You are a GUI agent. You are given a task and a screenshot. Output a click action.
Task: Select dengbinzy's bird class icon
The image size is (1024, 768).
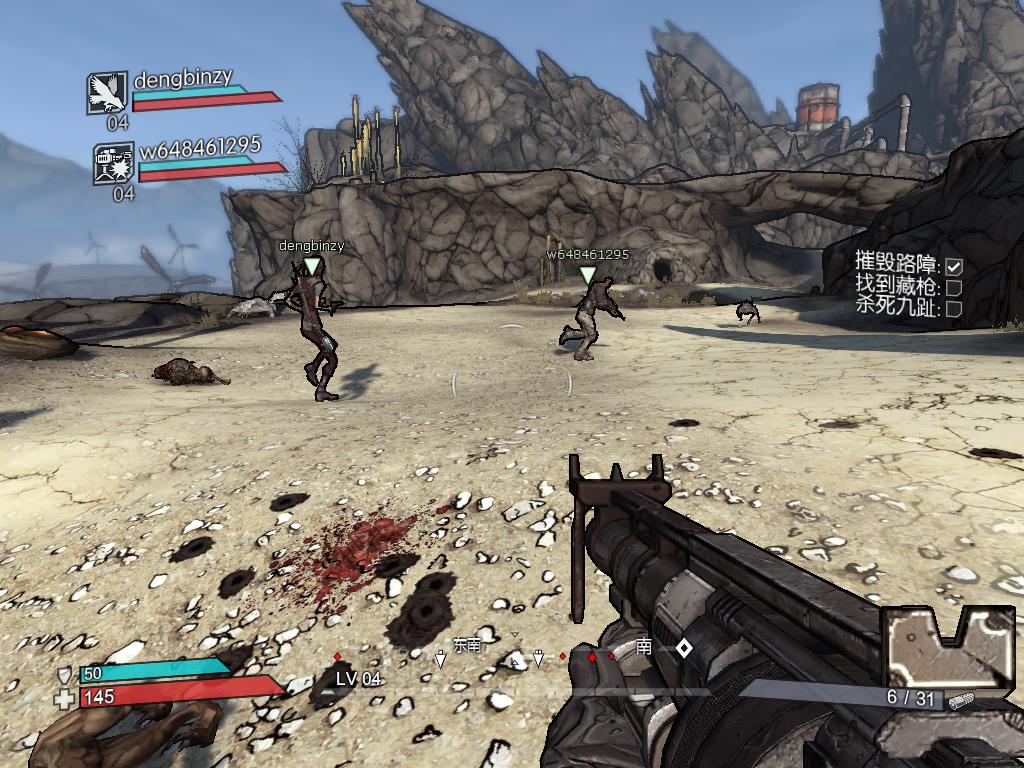[x=107, y=92]
